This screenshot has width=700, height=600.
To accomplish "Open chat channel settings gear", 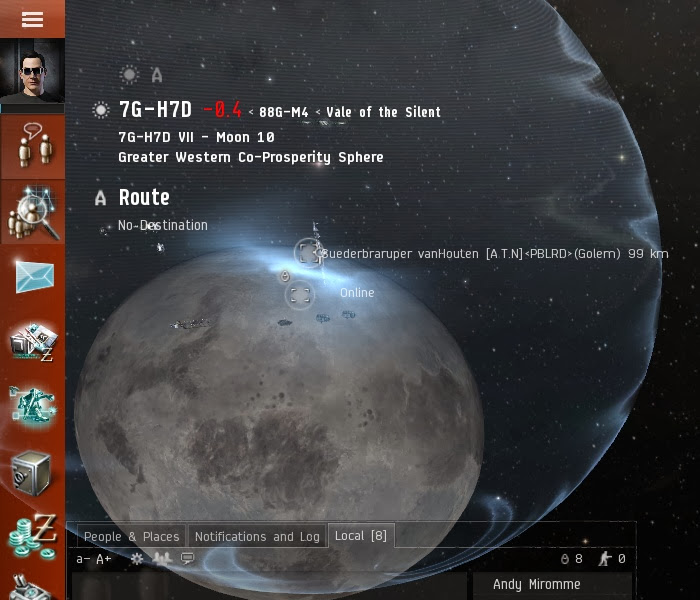I will pos(137,559).
